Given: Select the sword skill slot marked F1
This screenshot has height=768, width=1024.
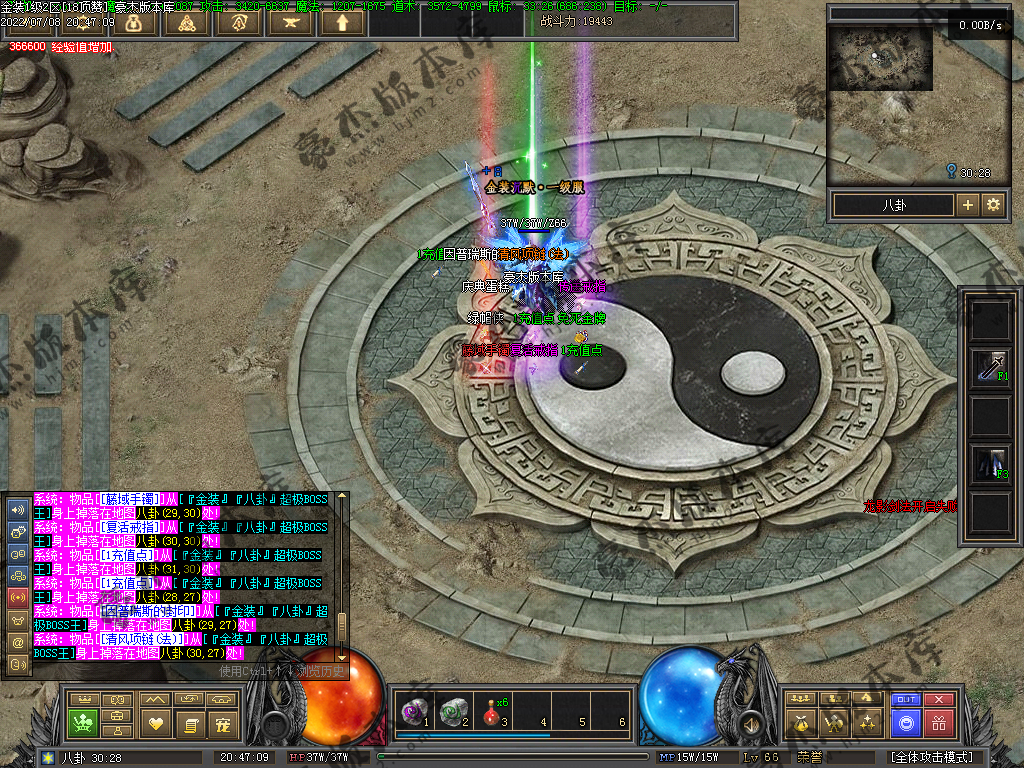Looking at the screenshot, I should (991, 368).
